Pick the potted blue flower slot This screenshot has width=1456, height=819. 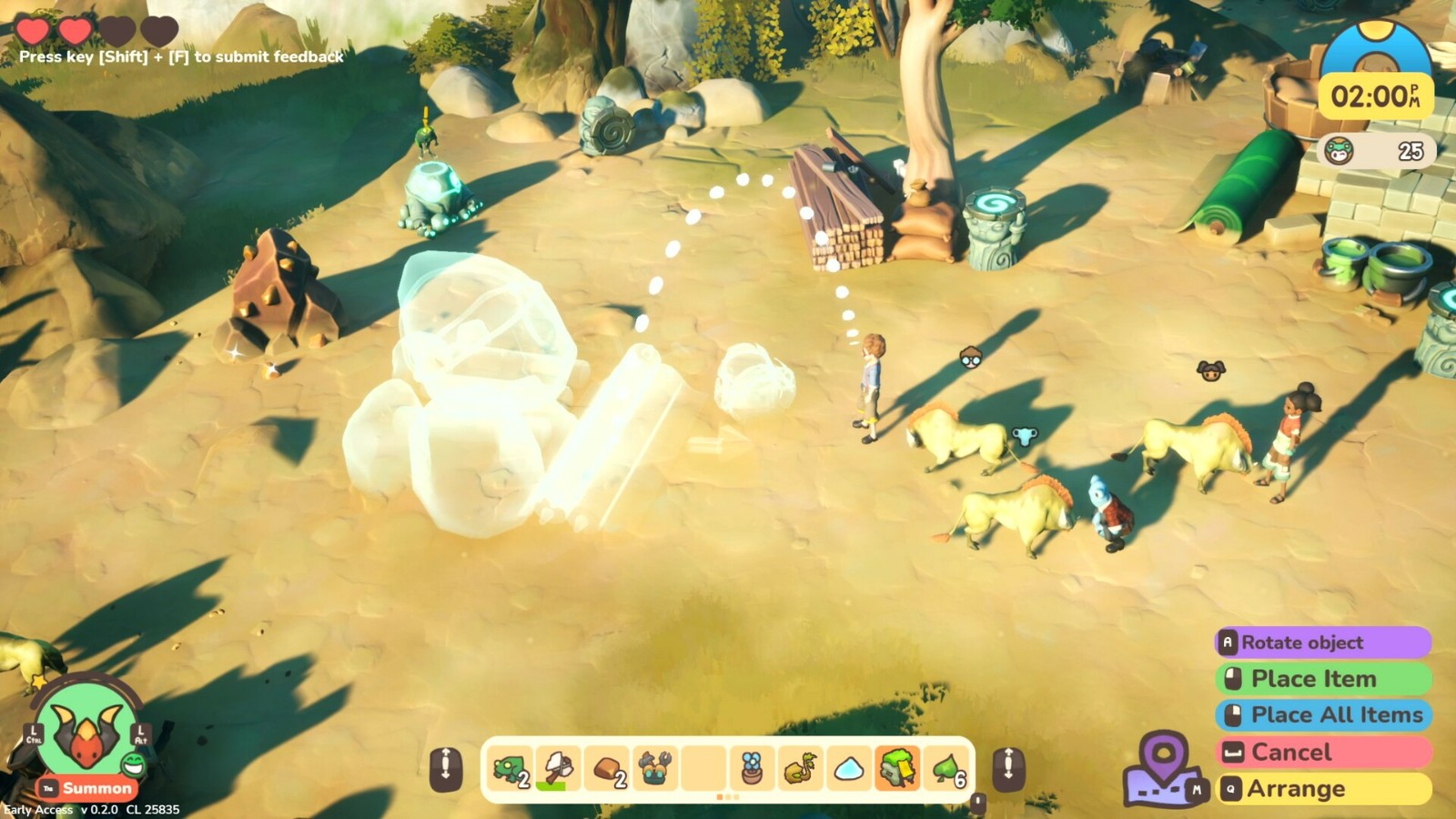pyautogui.click(x=752, y=769)
